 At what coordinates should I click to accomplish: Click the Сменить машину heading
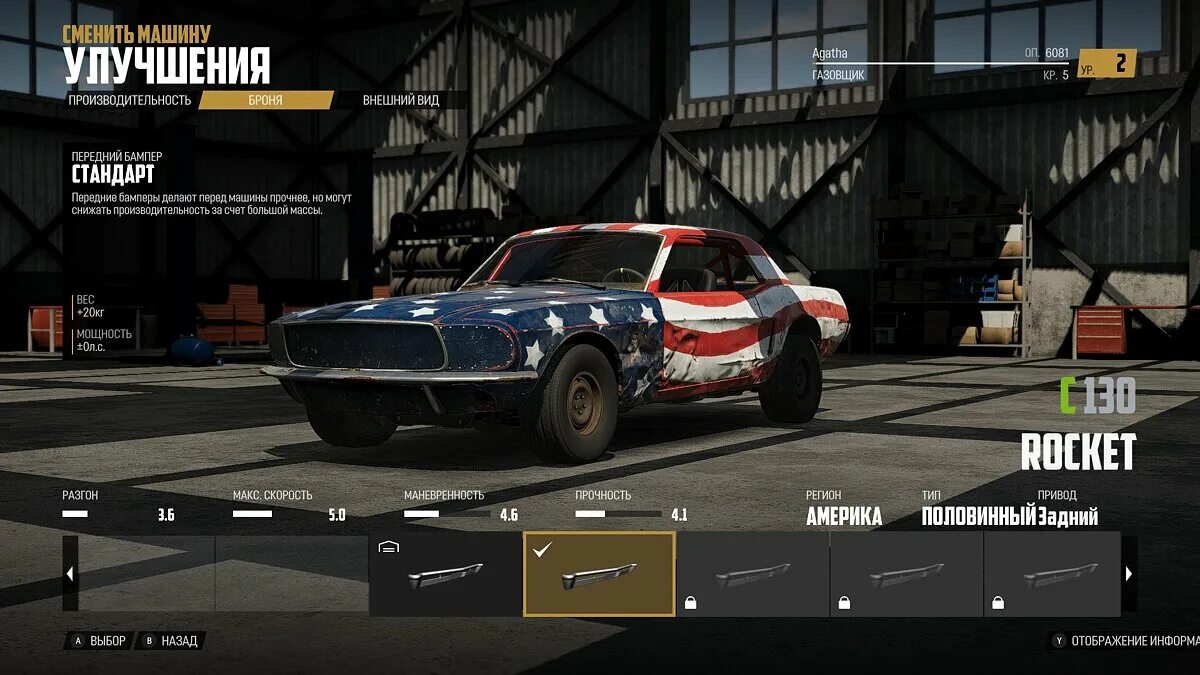coord(137,34)
